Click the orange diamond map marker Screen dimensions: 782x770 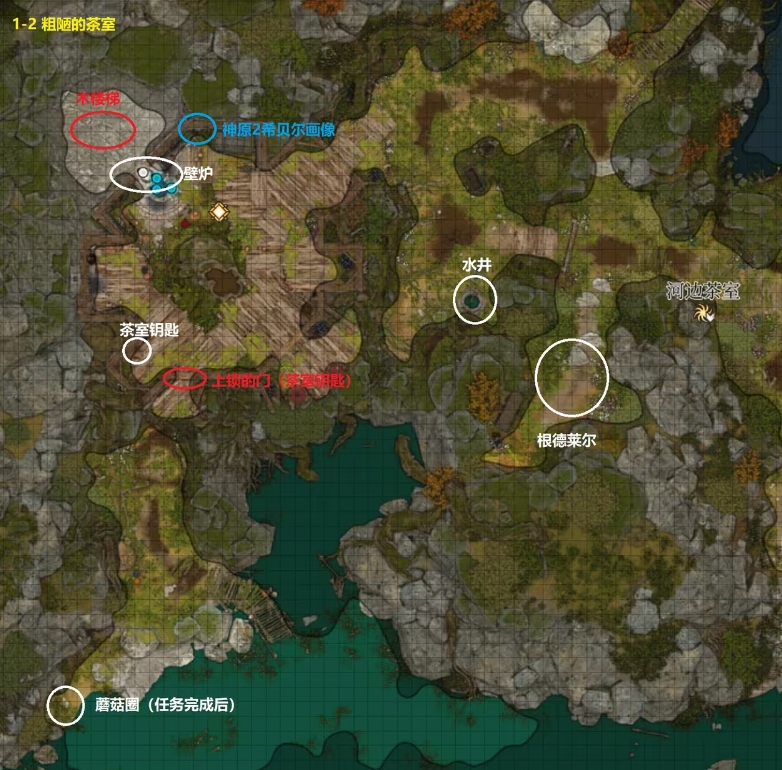click(x=219, y=211)
